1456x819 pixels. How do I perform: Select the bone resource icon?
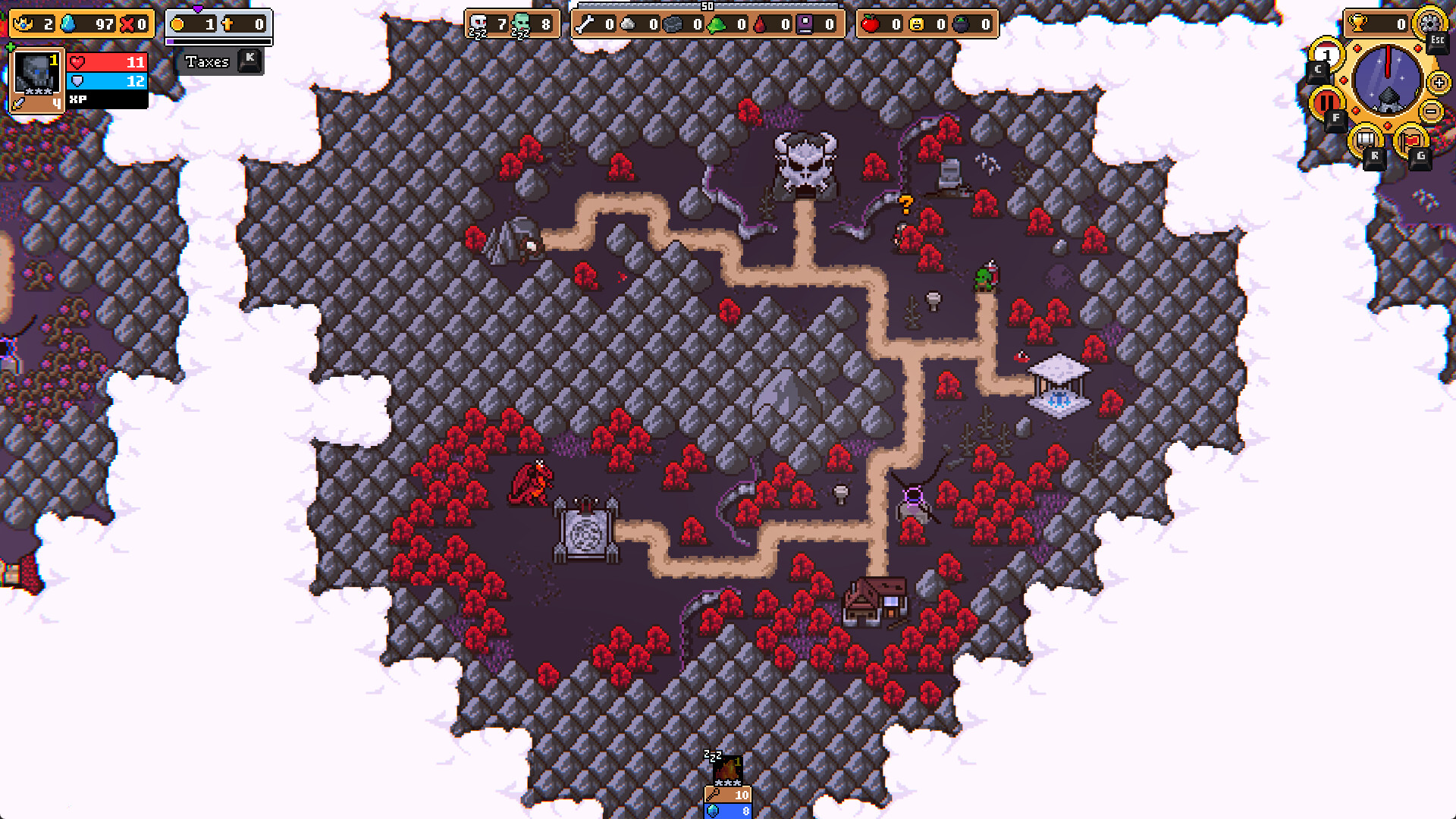tap(585, 24)
